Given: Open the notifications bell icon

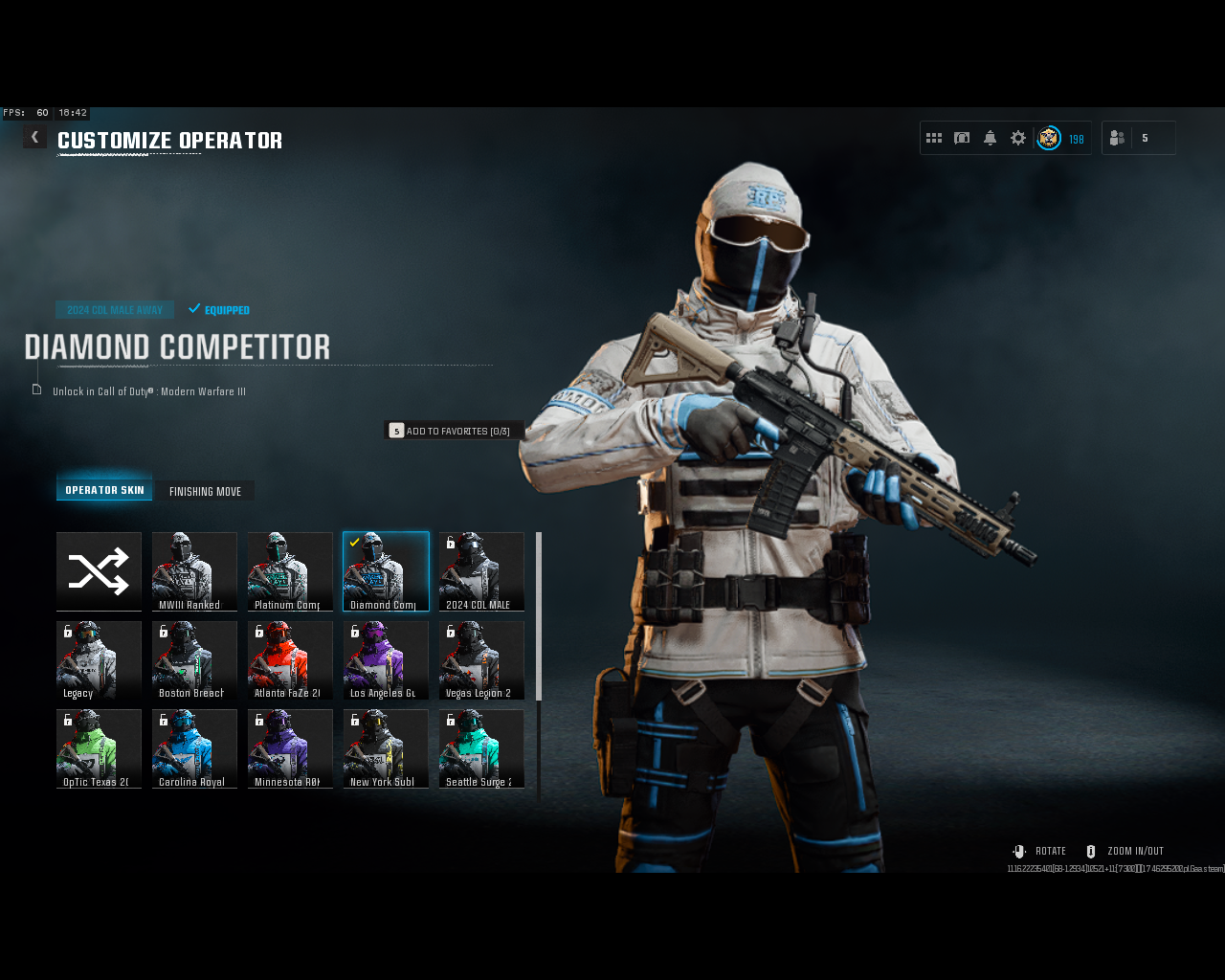Looking at the screenshot, I should point(990,137).
